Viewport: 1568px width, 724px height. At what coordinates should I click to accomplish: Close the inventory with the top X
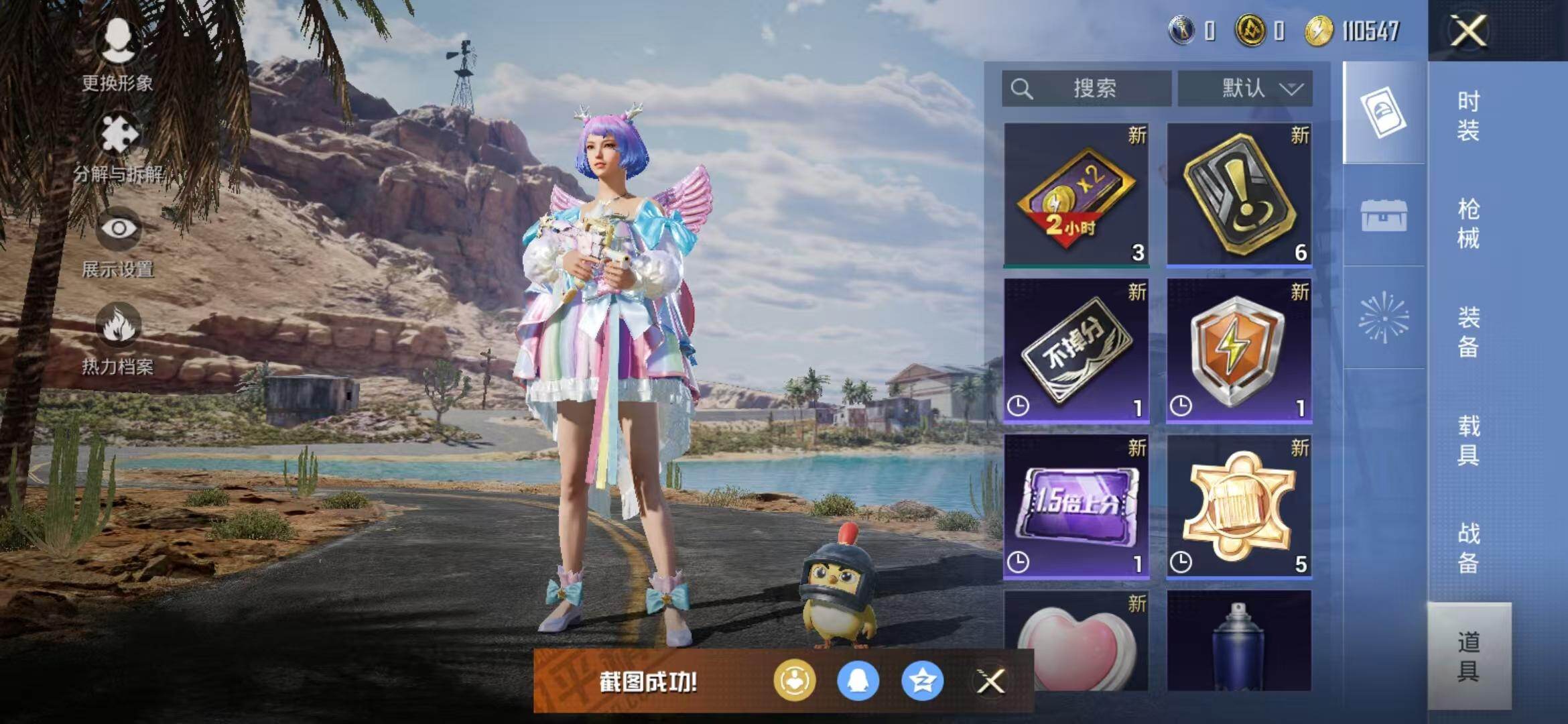[x=1468, y=31]
